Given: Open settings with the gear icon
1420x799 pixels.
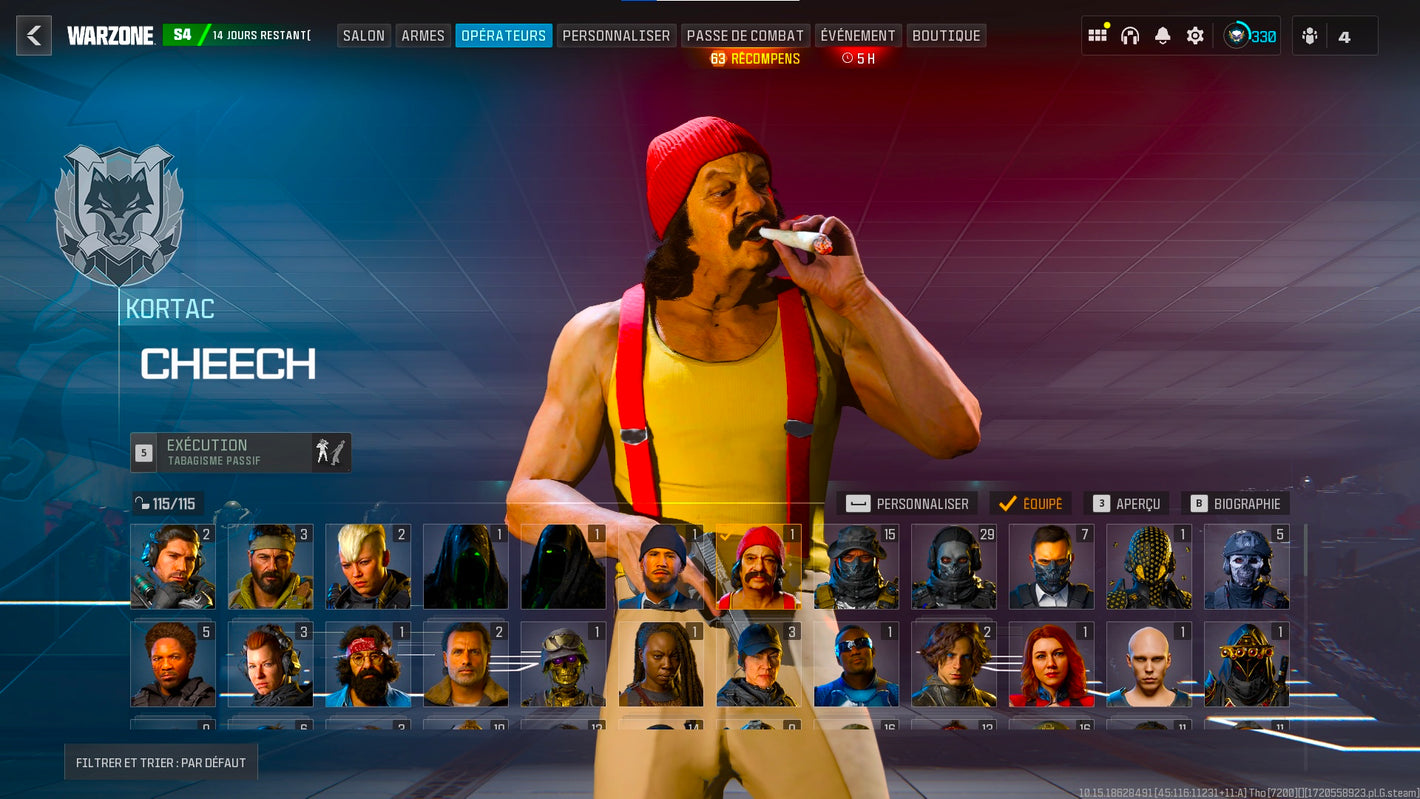Looking at the screenshot, I should (1195, 36).
